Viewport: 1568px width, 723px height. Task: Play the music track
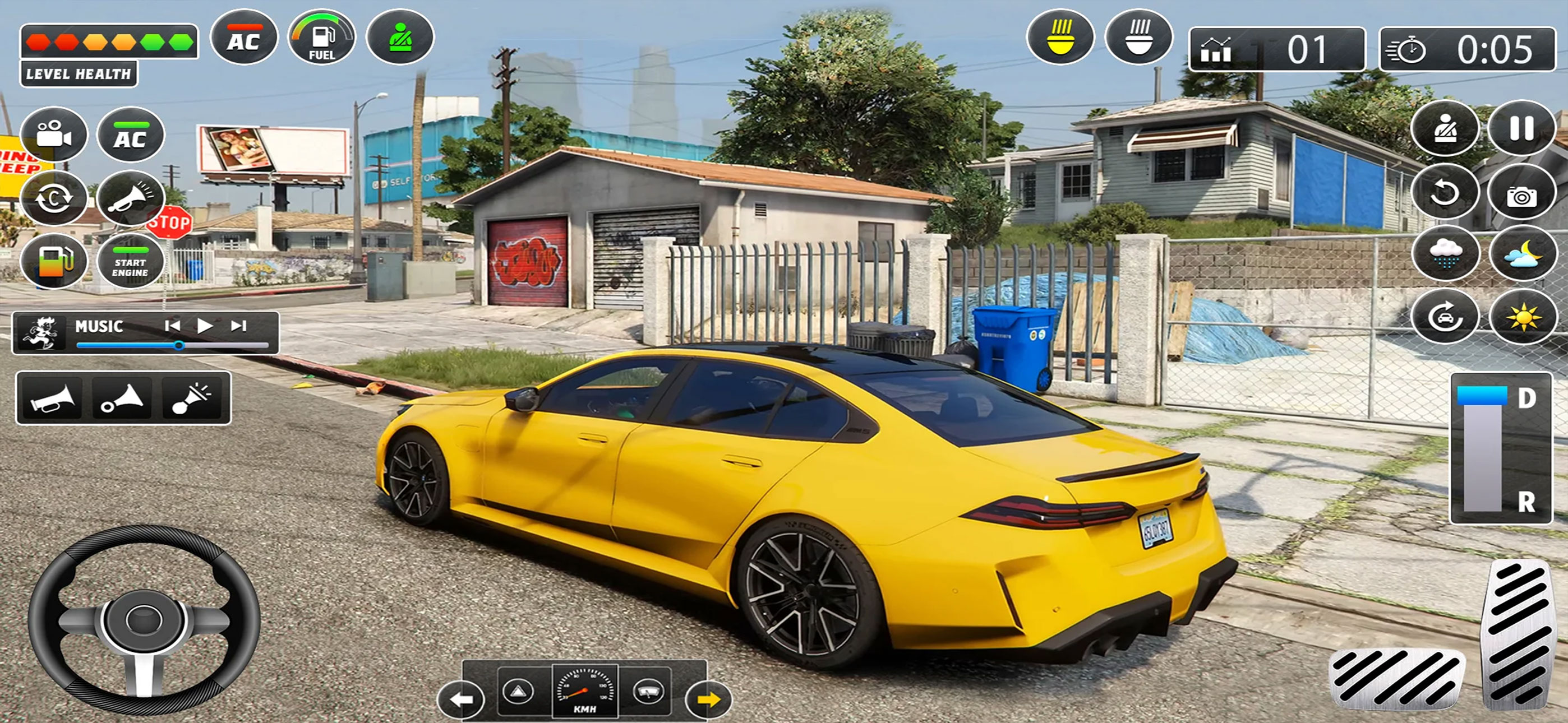click(205, 326)
